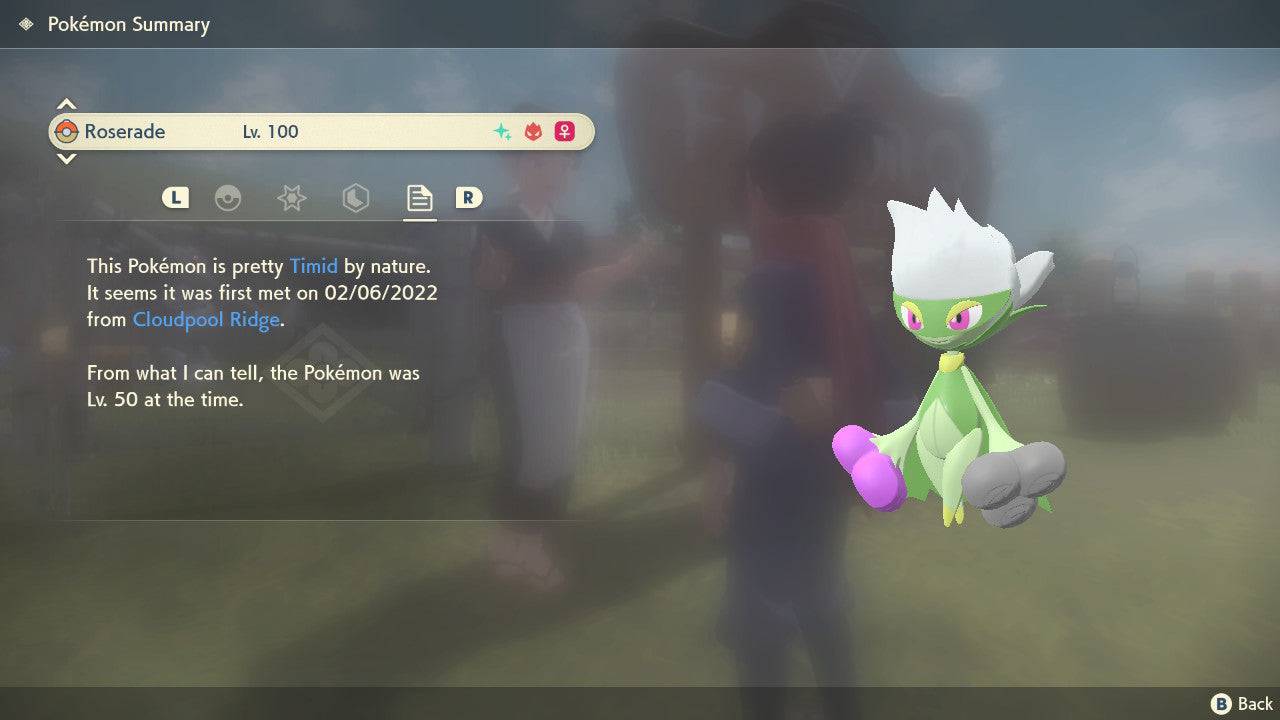This screenshot has width=1280, height=720.
Task: Open the Poké Ball info tab
Action: [229, 198]
